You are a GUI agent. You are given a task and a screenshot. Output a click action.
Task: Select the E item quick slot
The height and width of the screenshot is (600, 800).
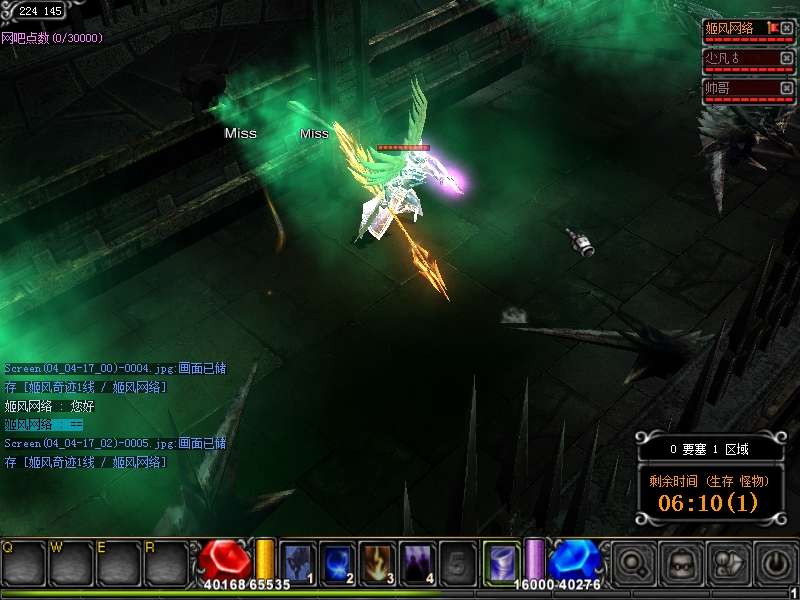pyautogui.click(x=119, y=562)
